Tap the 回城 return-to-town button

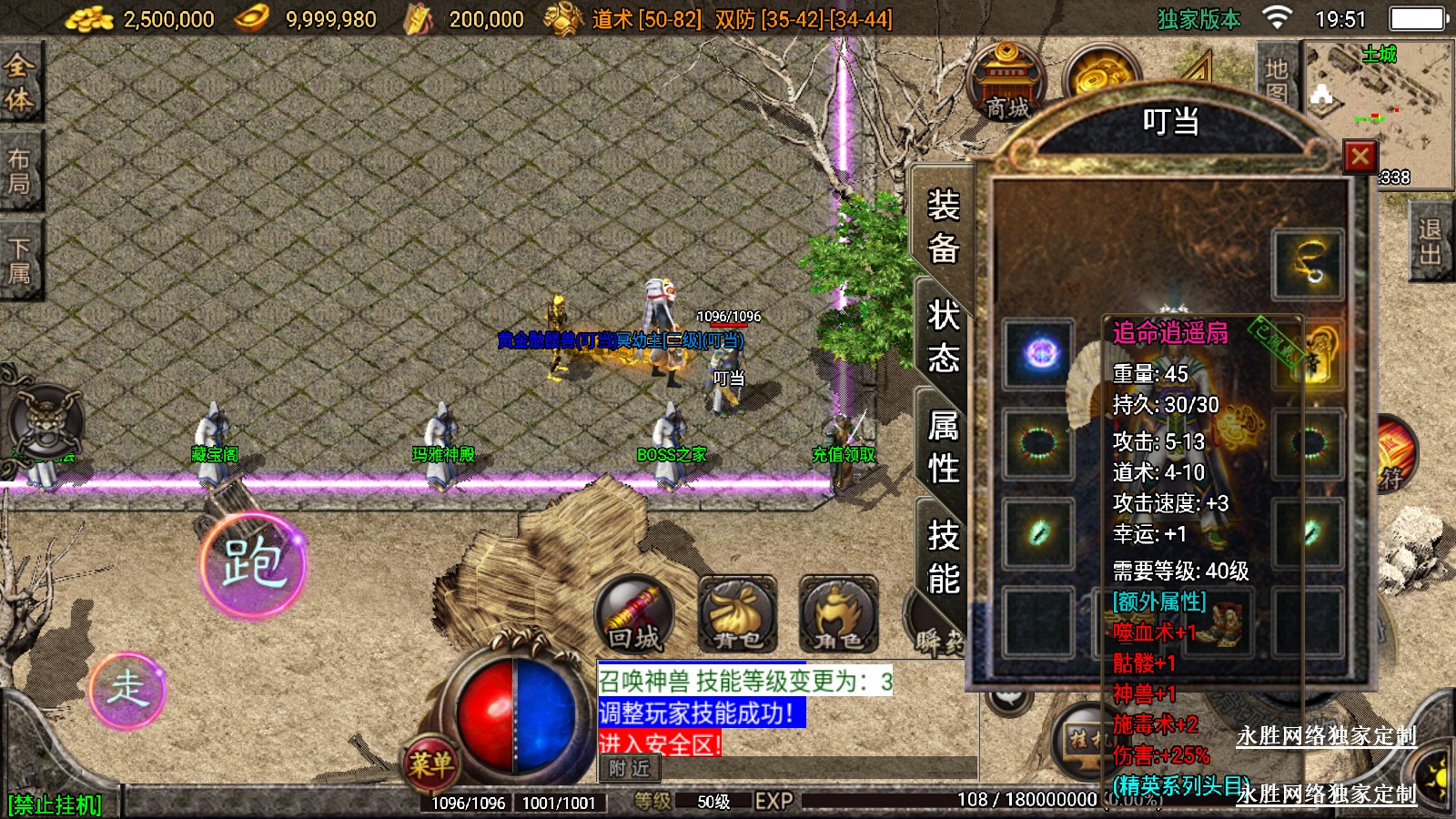point(634,615)
